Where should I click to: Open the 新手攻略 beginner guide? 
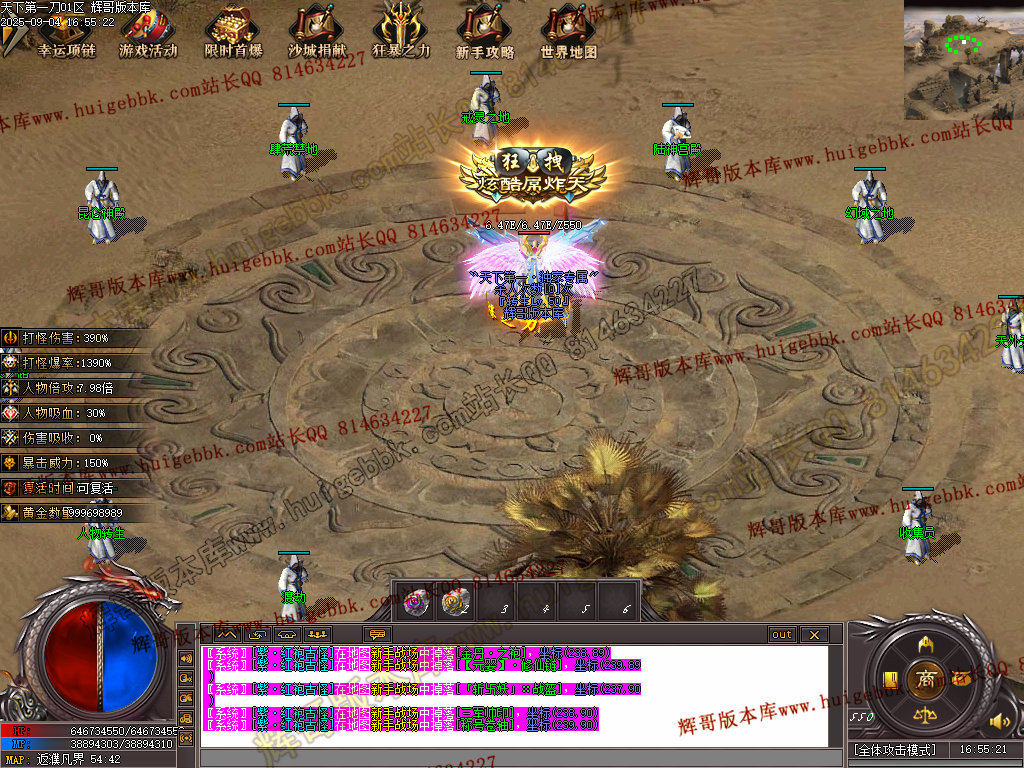pos(485,32)
